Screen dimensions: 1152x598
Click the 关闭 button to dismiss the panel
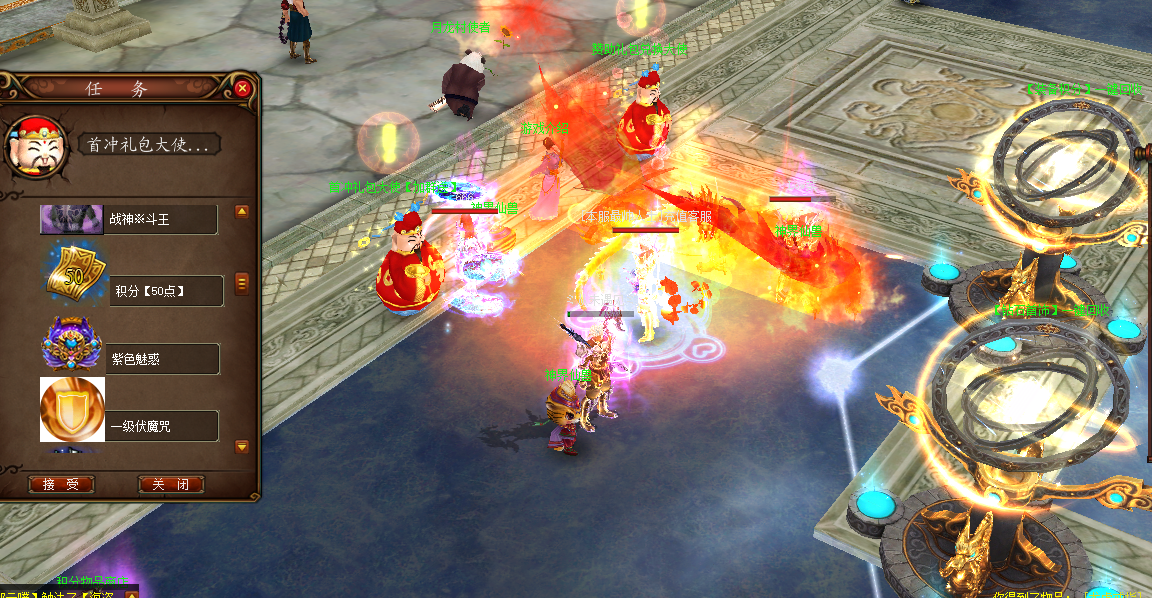point(171,484)
